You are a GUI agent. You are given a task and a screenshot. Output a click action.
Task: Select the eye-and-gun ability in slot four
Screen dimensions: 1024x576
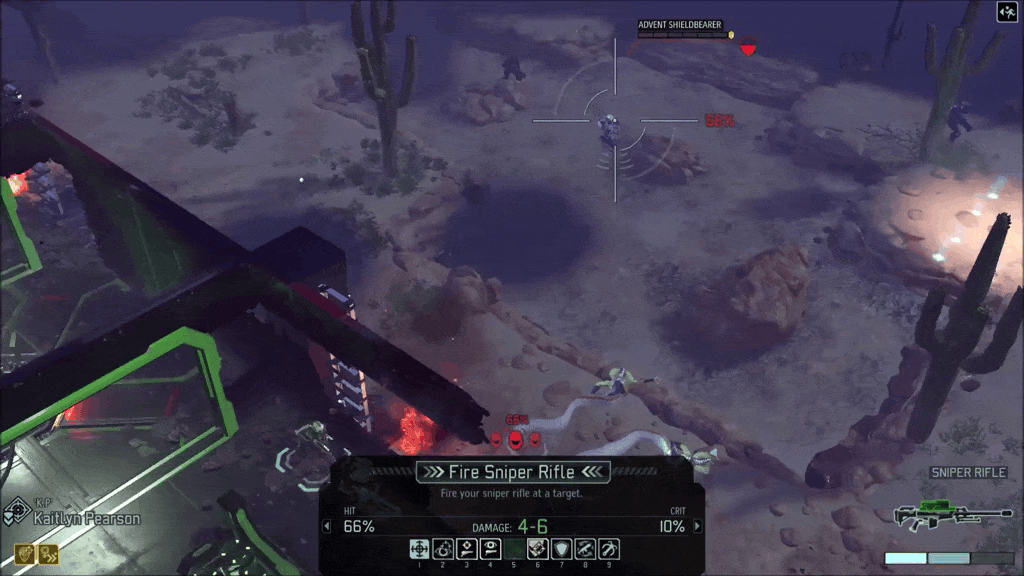pyautogui.click(x=490, y=548)
